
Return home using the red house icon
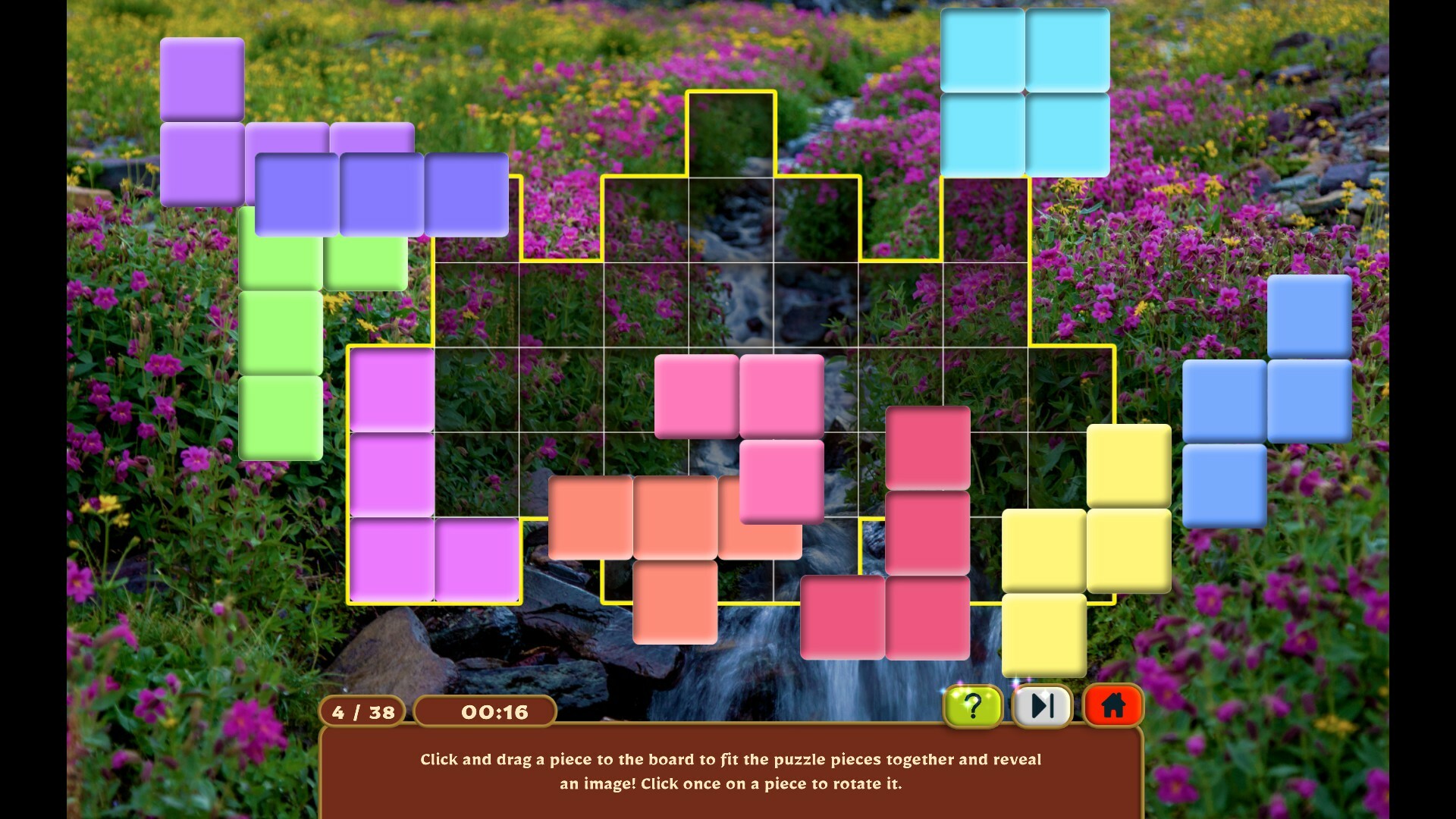pos(1112,706)
